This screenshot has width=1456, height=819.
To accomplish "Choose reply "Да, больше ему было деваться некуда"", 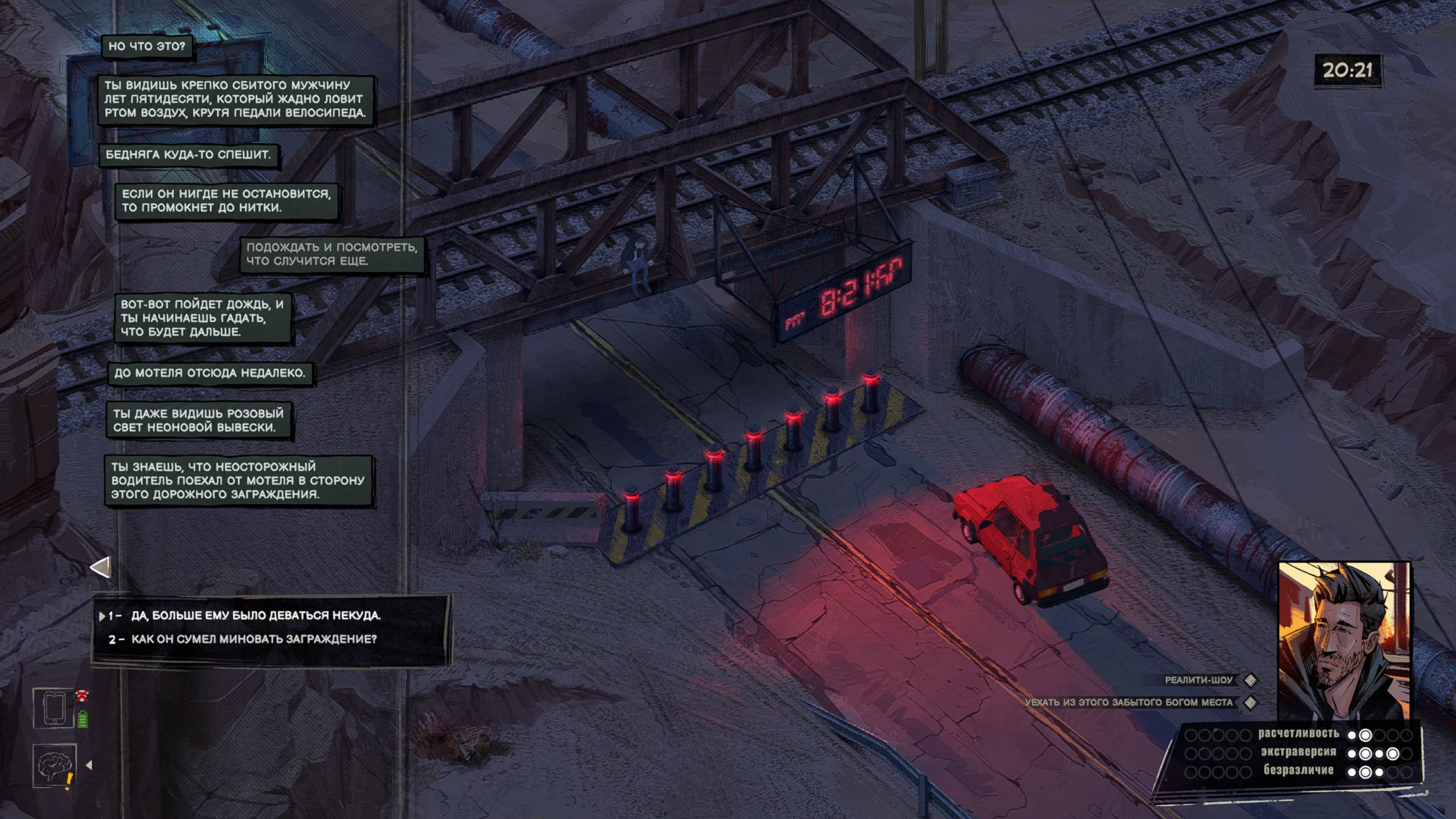I will [256, 615].
